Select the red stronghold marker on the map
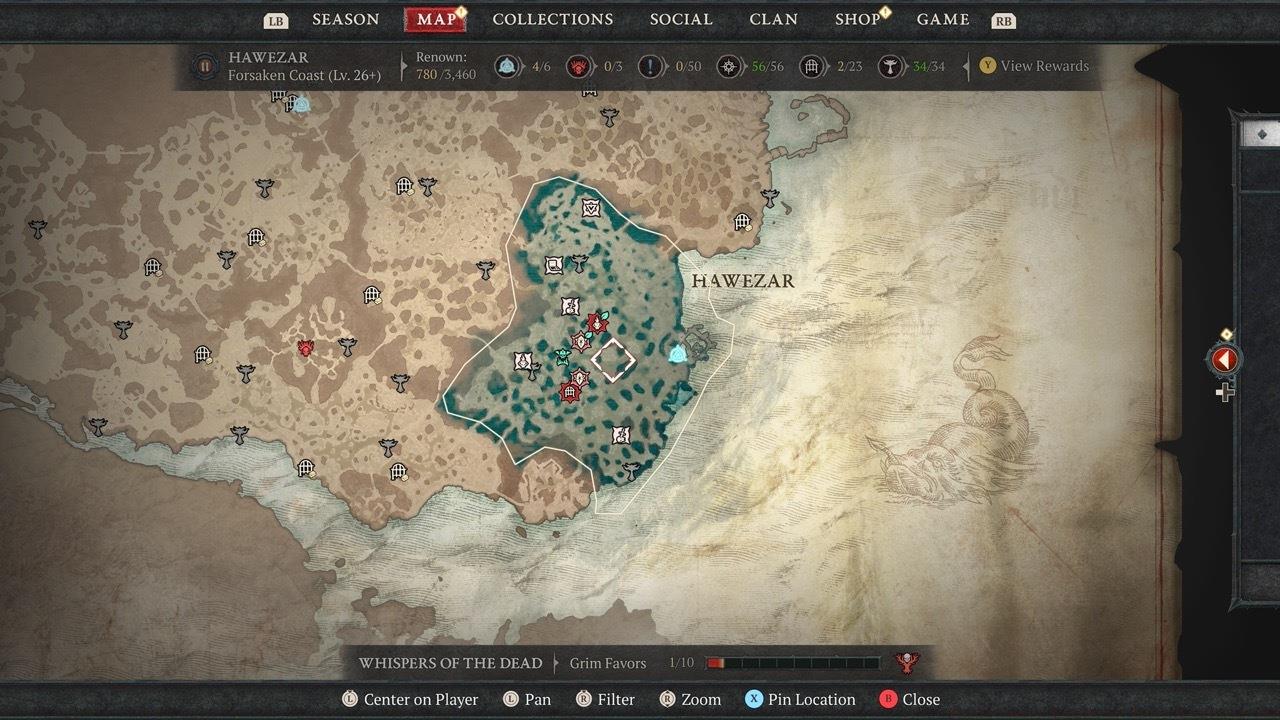This screenshot has width=1280, height=720. (306, 348)
